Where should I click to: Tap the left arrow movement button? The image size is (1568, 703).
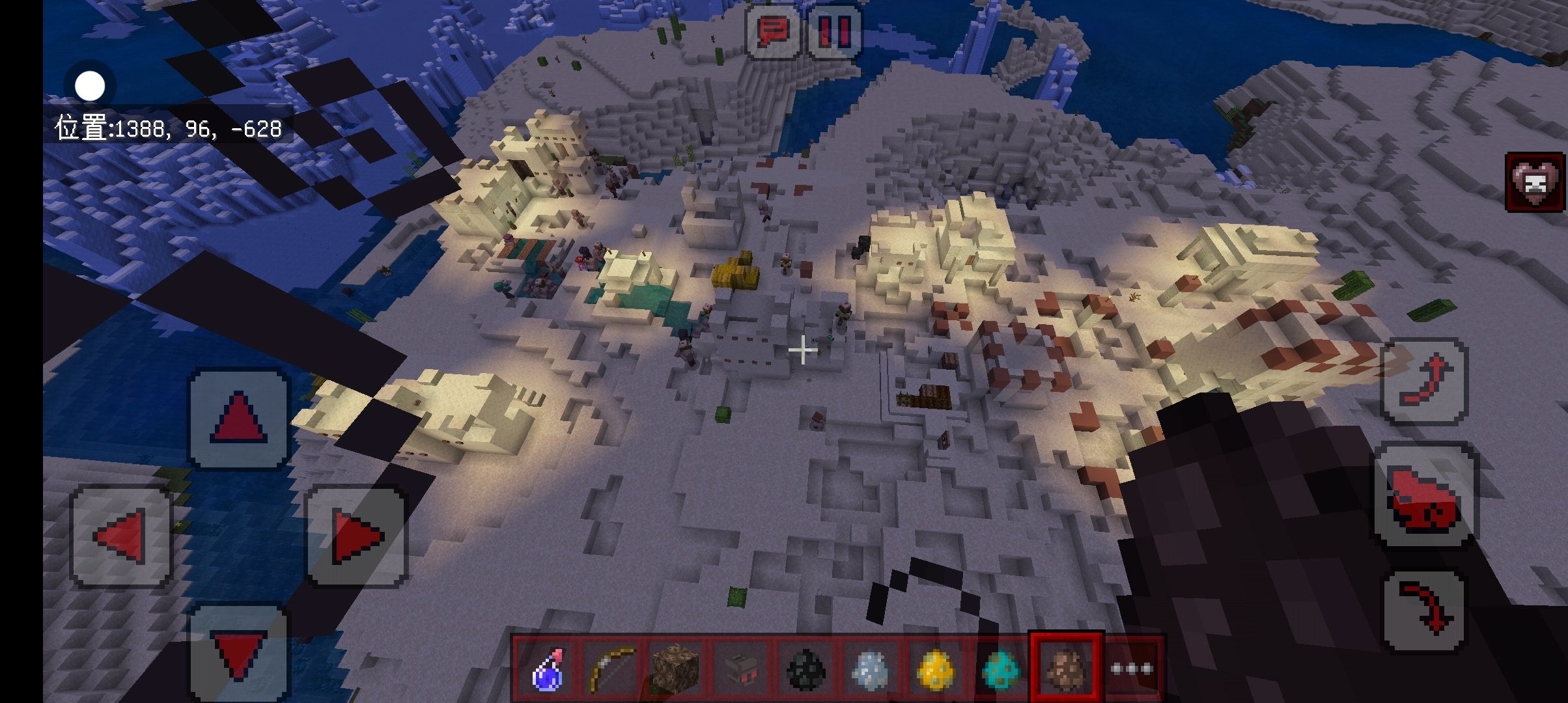click(121, 537)
